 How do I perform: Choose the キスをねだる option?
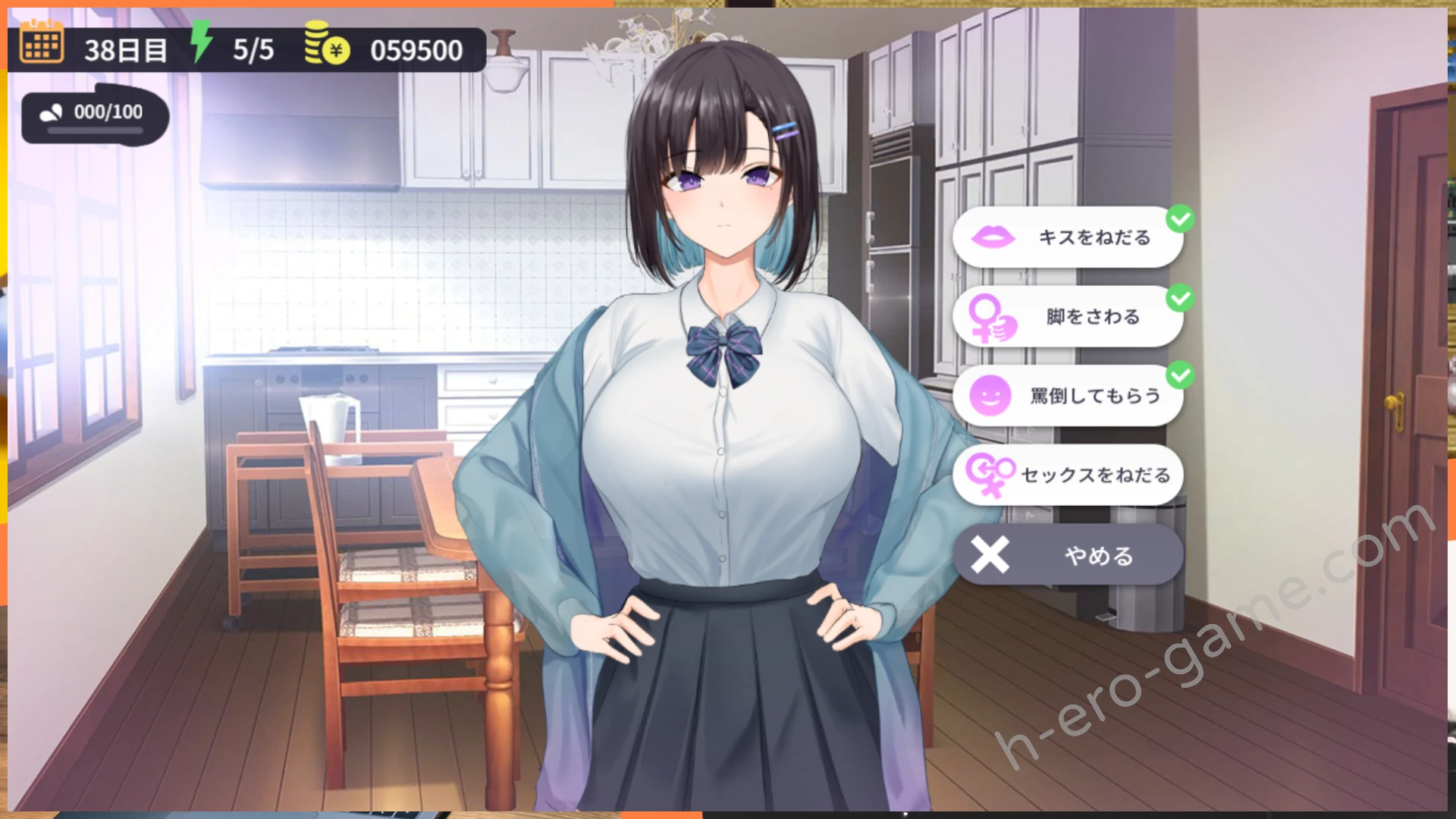1068,237
